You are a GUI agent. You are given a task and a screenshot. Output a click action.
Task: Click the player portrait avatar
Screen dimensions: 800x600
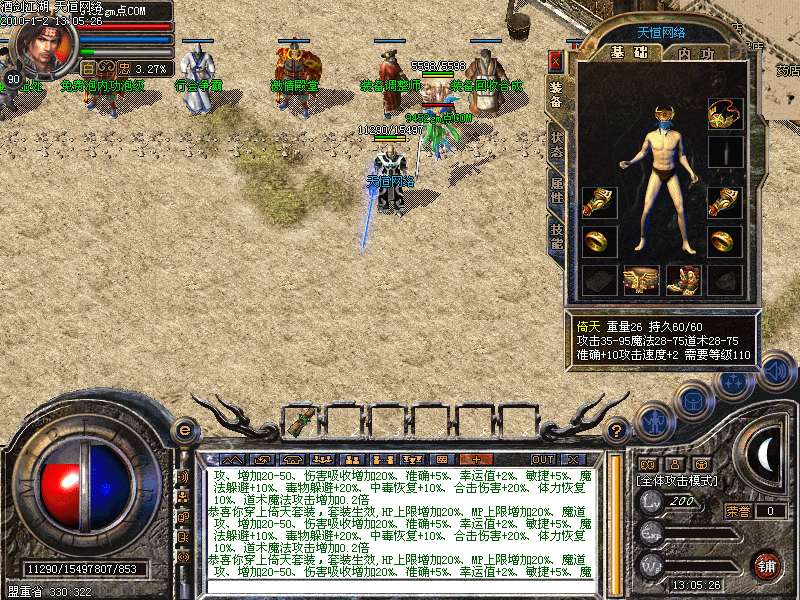pos(47,45)
